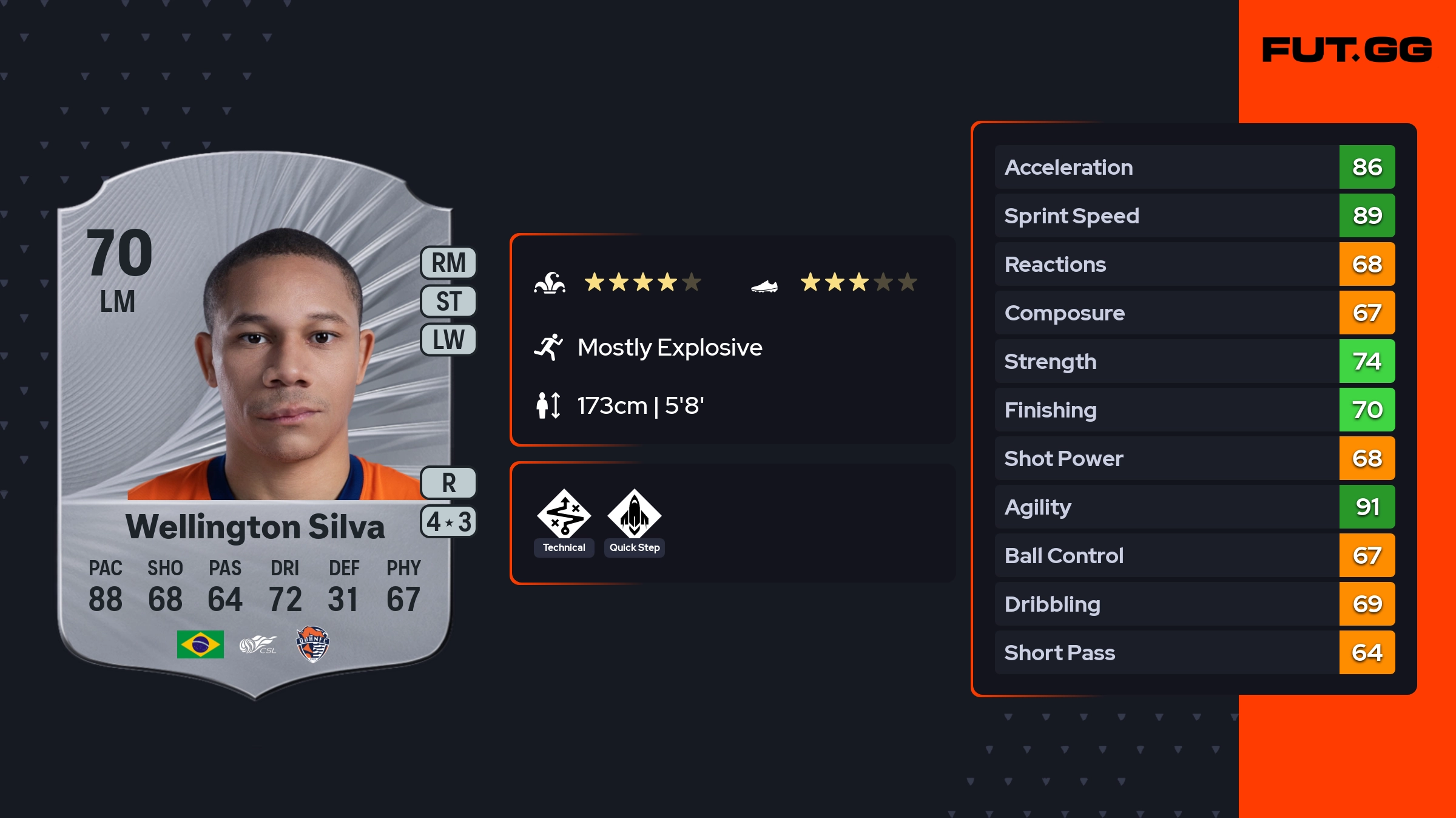Open the Technical playstyle icon
The height and width of the screenshot is (818, 1456).
click(564, 515)
